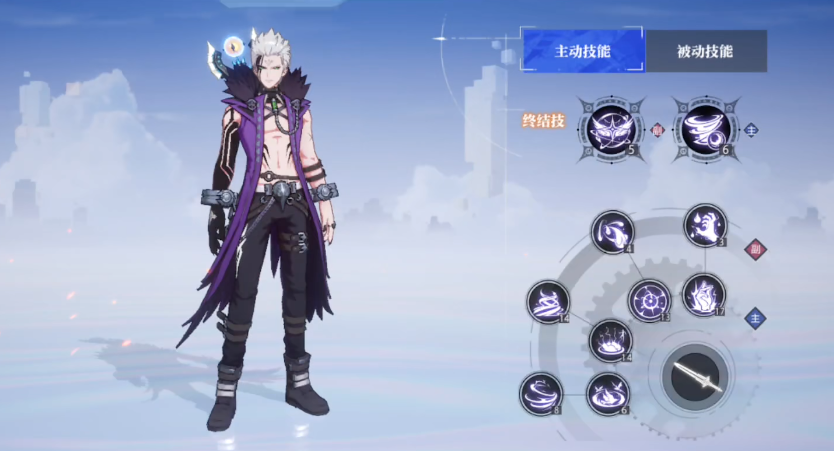Choose the level 4 claw slash skill
Viewport: 834px width, 451px height.
(612, 232)
